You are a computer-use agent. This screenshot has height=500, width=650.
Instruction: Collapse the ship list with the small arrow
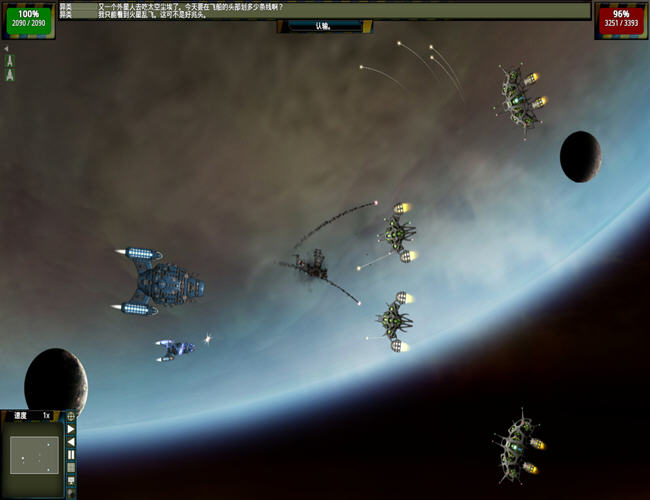coord(5,48)
